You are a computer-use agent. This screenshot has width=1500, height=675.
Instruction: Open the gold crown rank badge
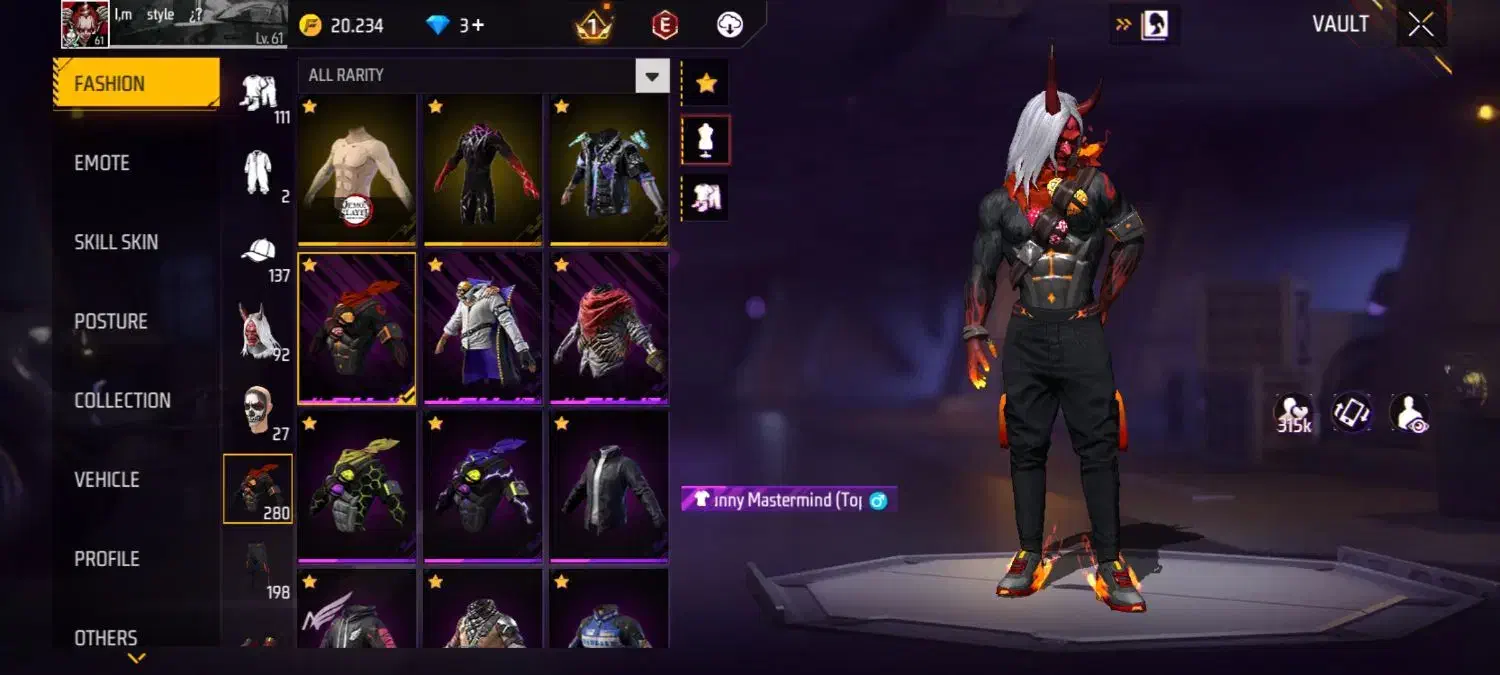coord(594,25)
